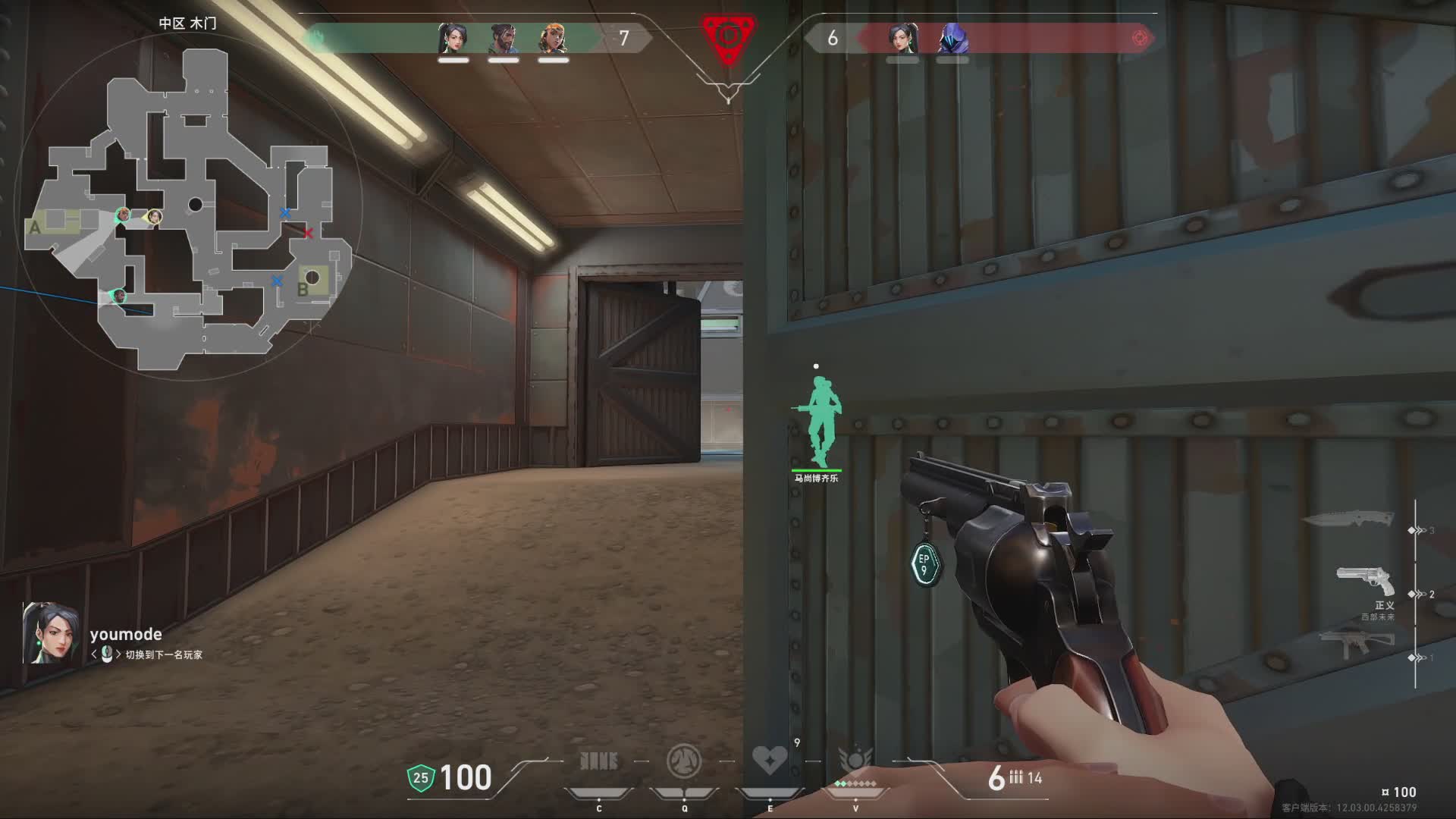This screenshot has height=819, width=1456.
Task: Activate the Slow Orb ability icon
Action: (x=683, y=761)
